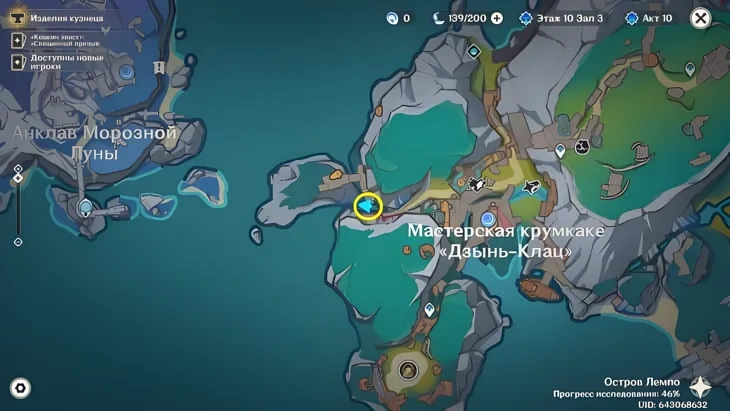Viewport: 730px width, 411px height.
Task: Add Original Resin with the plus button
Action: 496,18
